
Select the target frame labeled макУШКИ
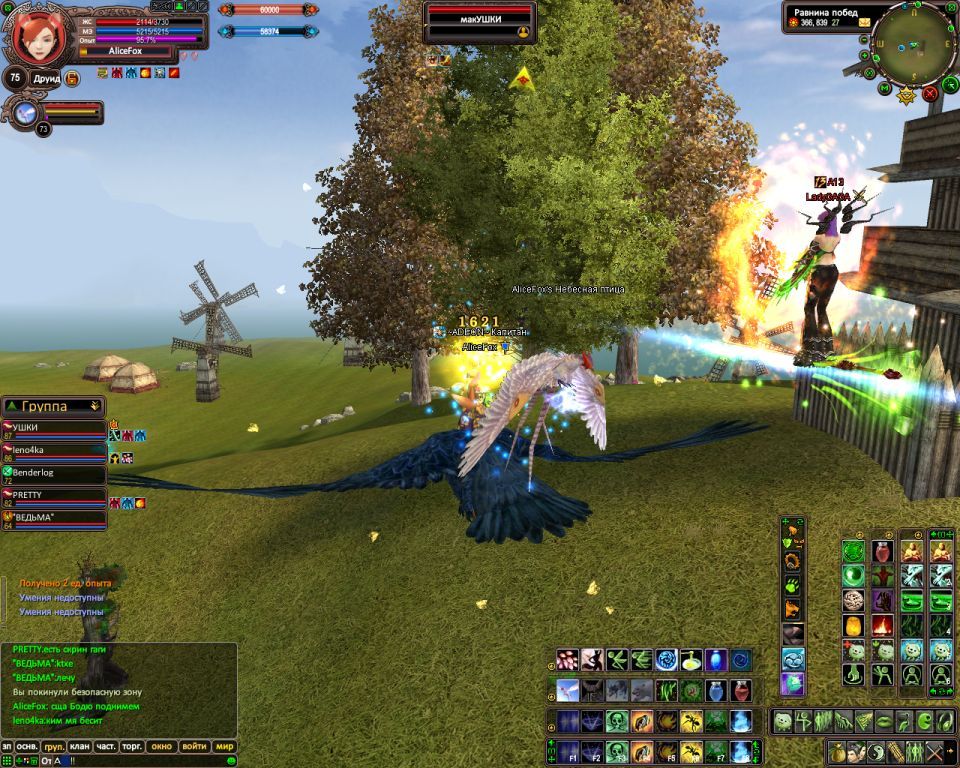pyautogui.click(x=480, y=22)
